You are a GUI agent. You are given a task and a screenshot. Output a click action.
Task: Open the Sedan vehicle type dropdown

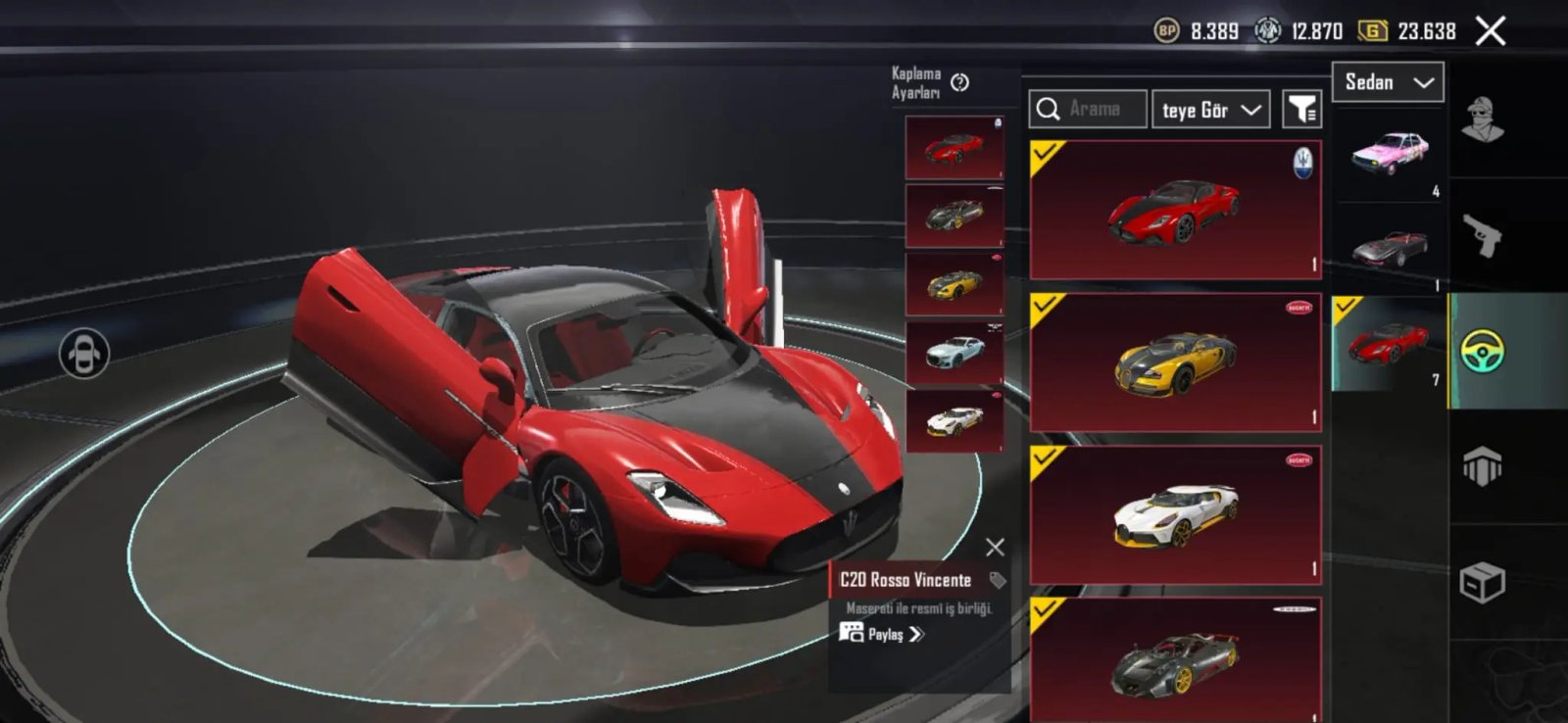[1387, 82]
